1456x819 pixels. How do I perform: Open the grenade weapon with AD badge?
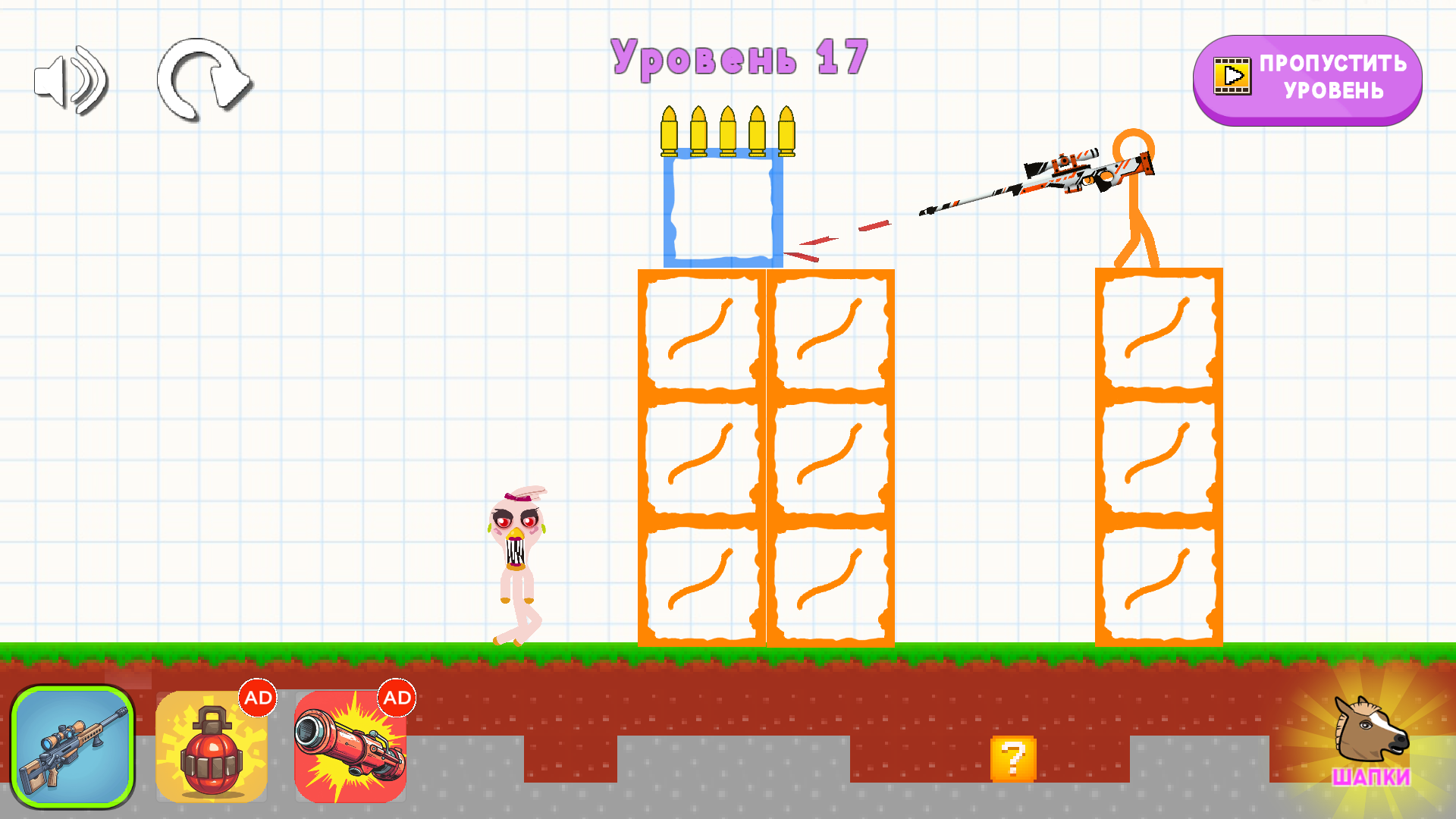[211, 747]
